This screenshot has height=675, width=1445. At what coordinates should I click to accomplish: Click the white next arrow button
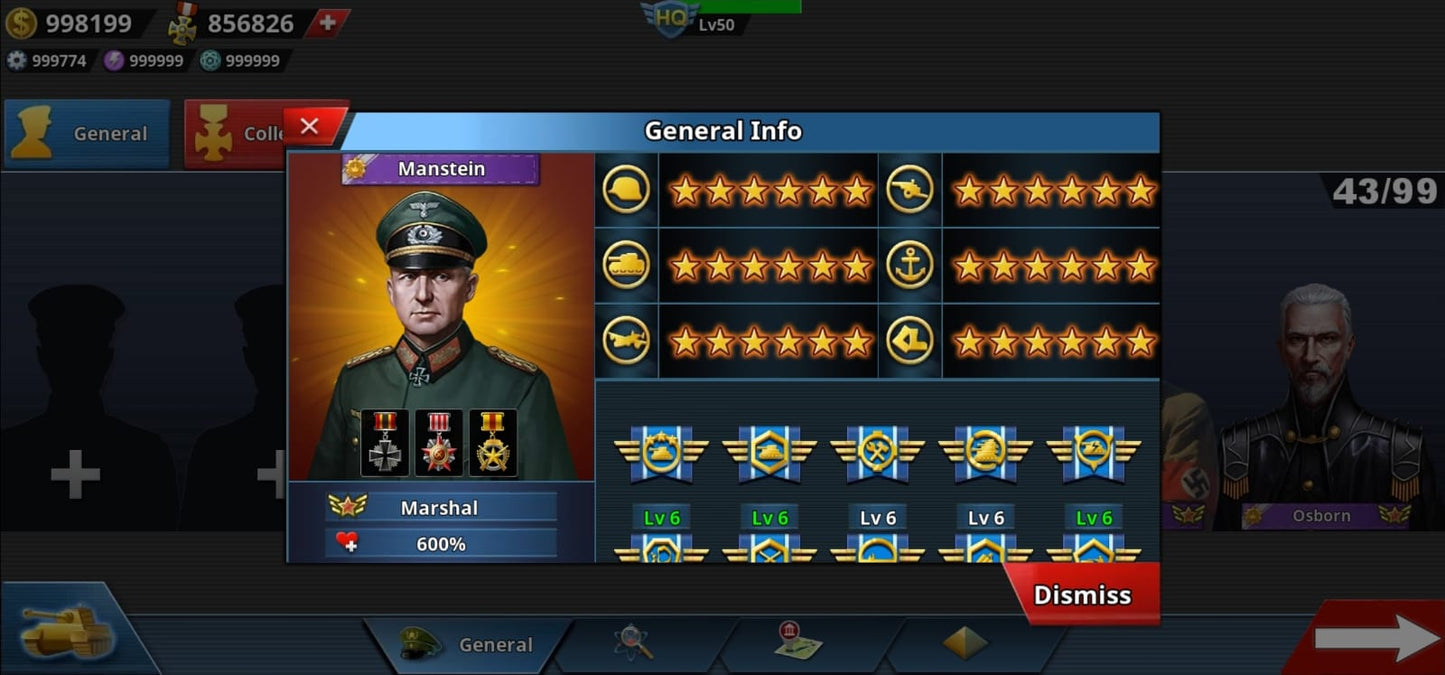point(1376,638)
